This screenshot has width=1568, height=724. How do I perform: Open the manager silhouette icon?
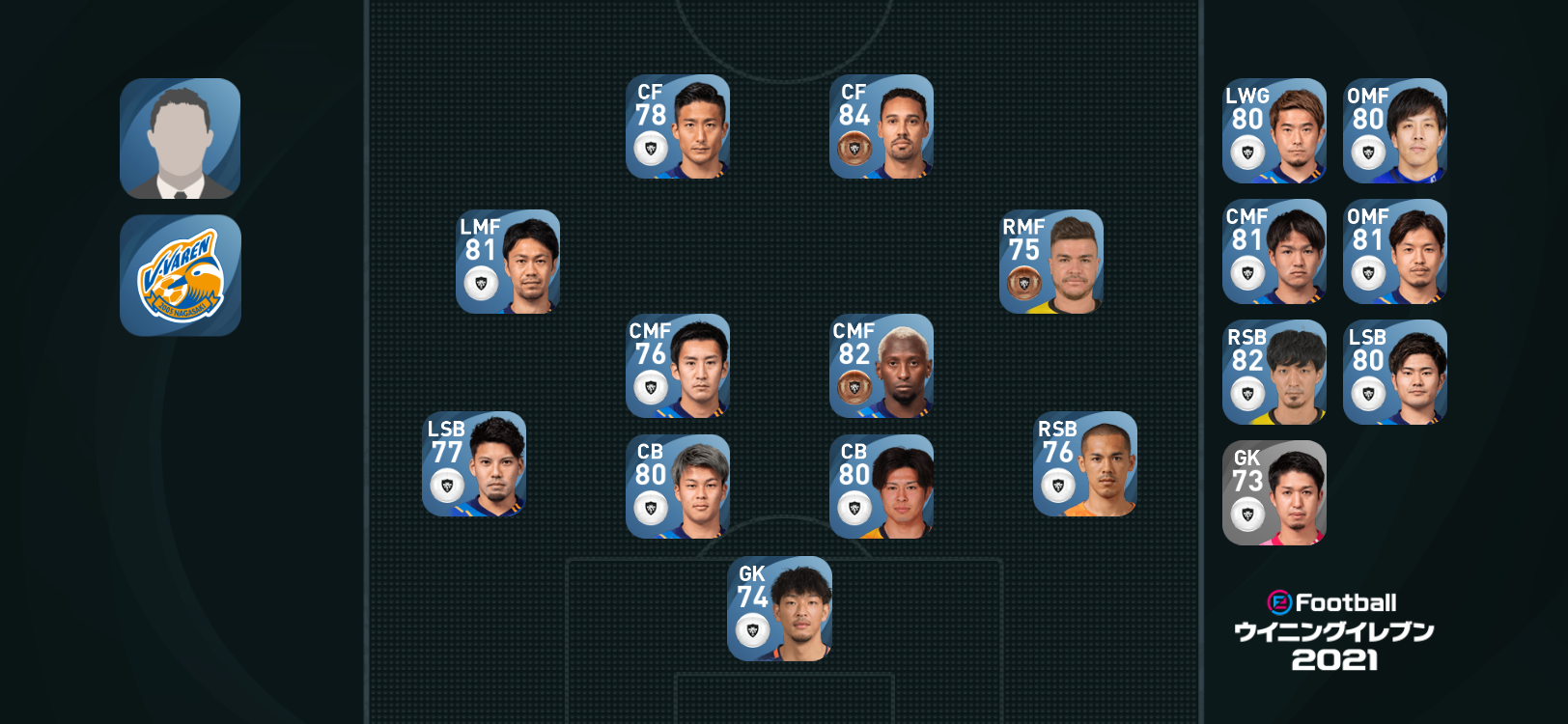click(x=181, y=139)
